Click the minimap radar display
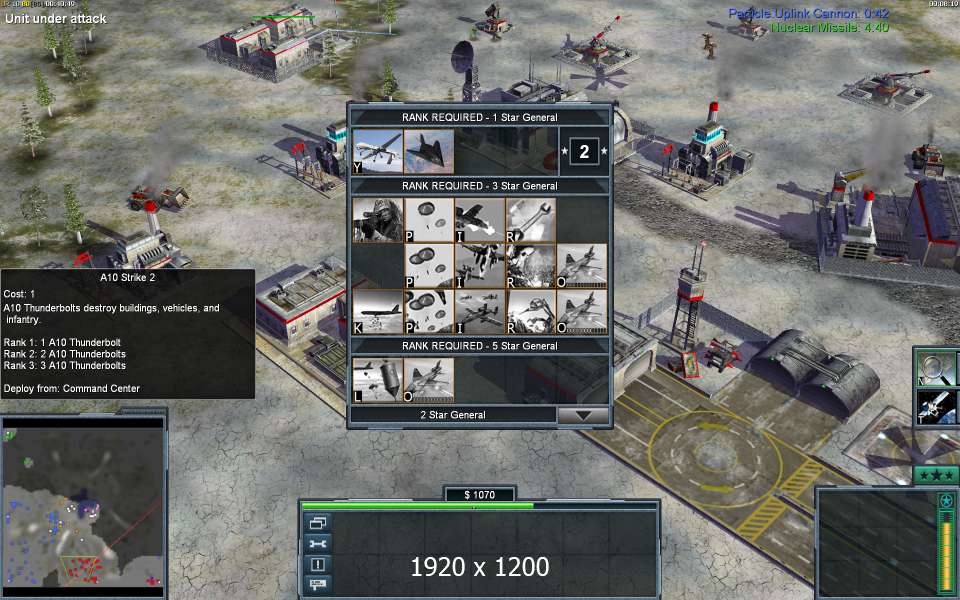This screenshot has height=600, width=960. coord(83,506)
